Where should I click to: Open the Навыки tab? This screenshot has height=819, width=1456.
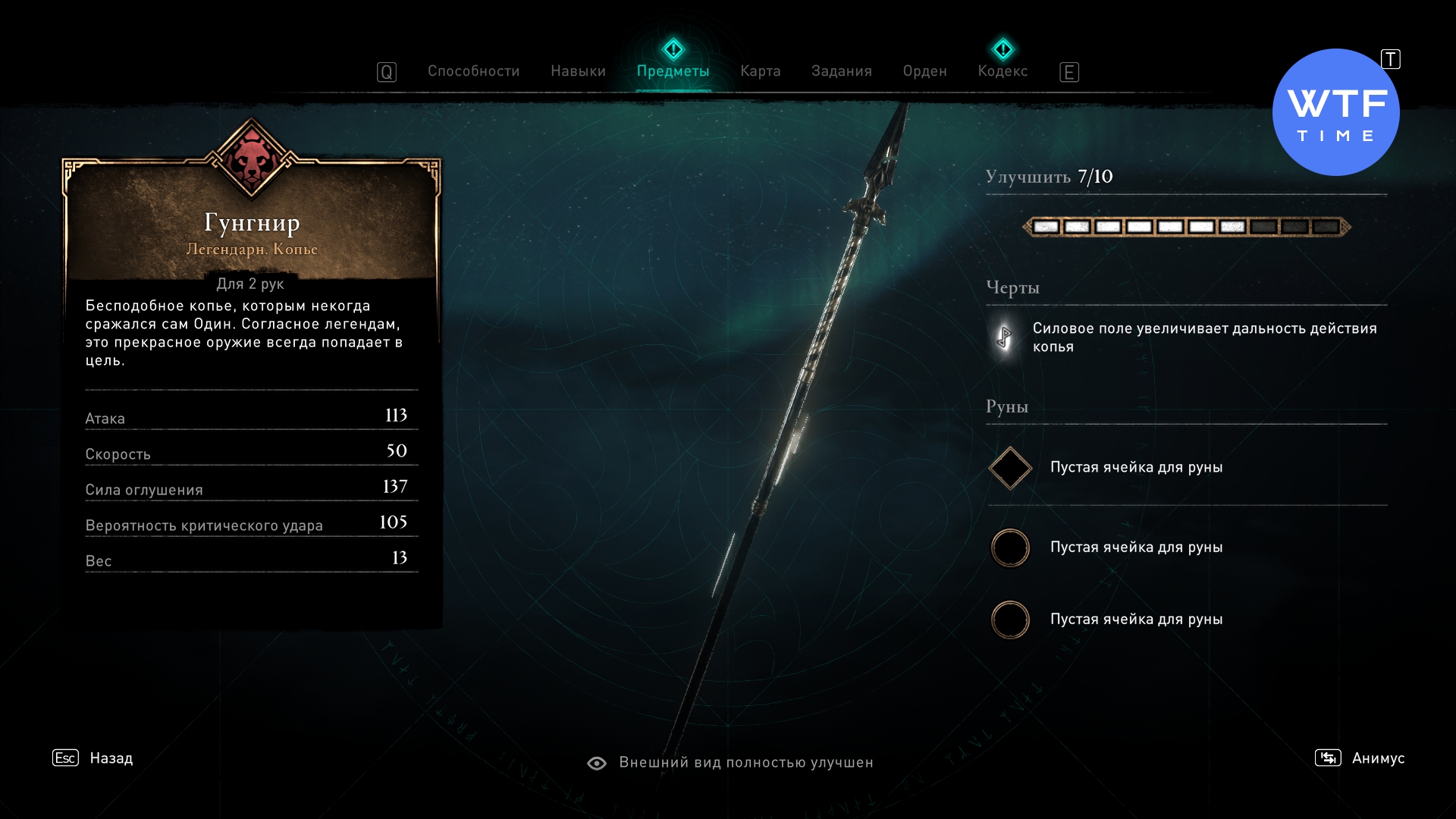click(x=578, y=71)
